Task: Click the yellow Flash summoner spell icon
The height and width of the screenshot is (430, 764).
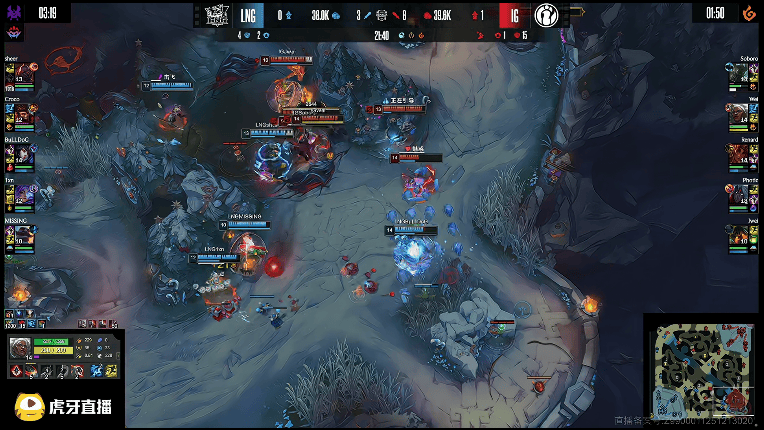Action: 109,372
